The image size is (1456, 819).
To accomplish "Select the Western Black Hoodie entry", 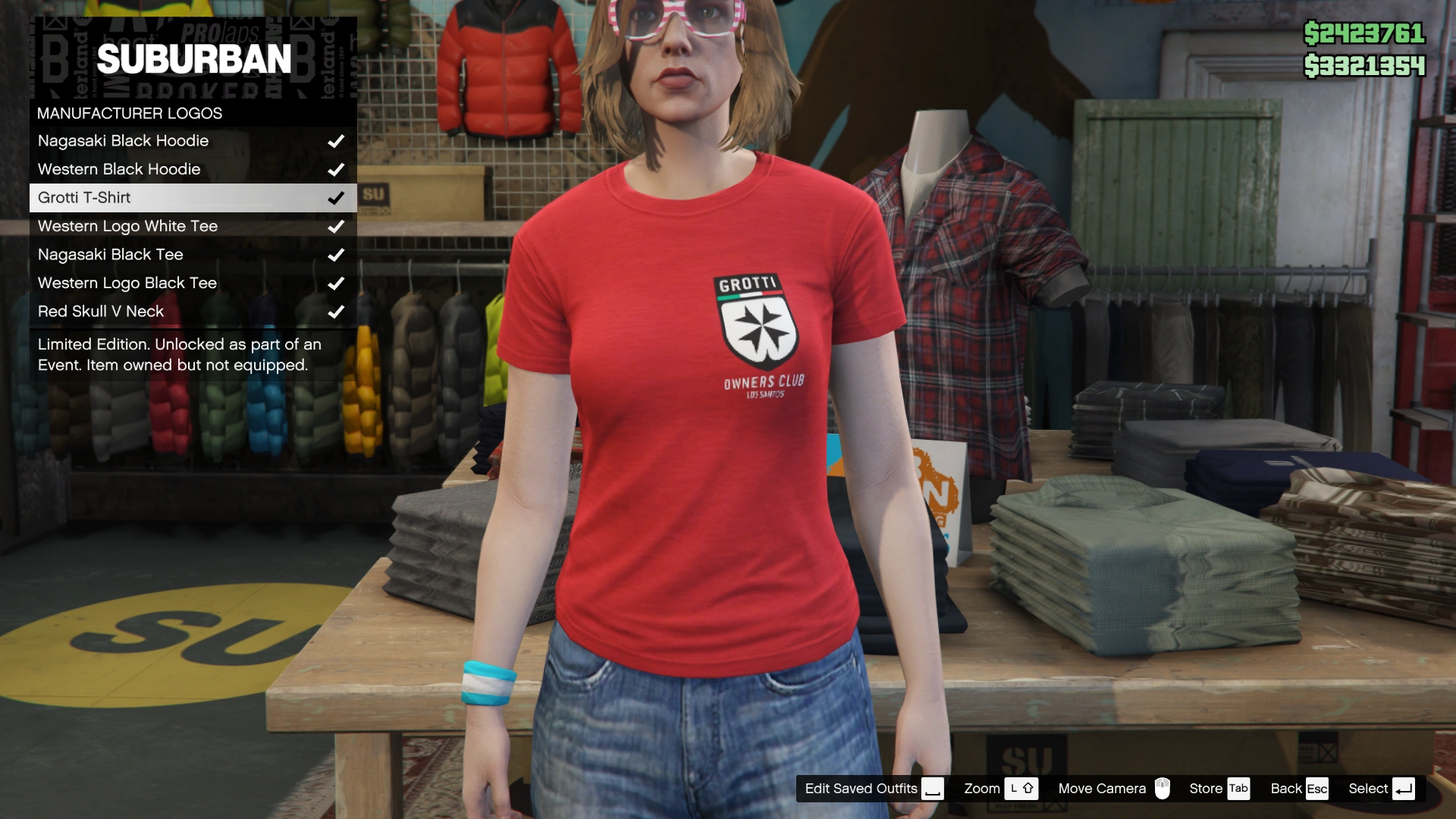I will click(x=119, y=169).
